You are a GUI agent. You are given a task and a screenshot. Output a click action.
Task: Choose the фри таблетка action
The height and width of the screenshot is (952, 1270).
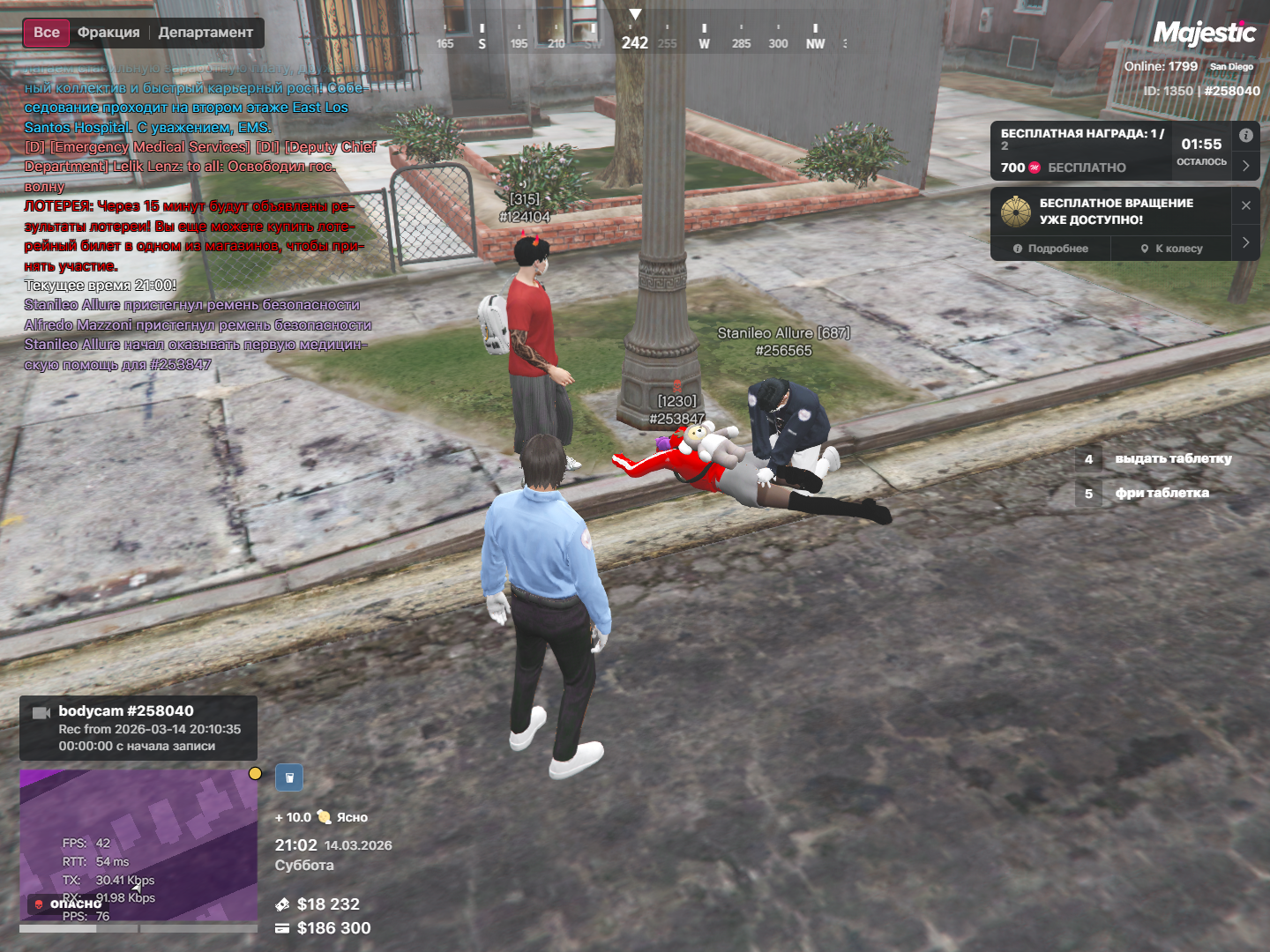pyautogui.click(x=1161, y=493)
